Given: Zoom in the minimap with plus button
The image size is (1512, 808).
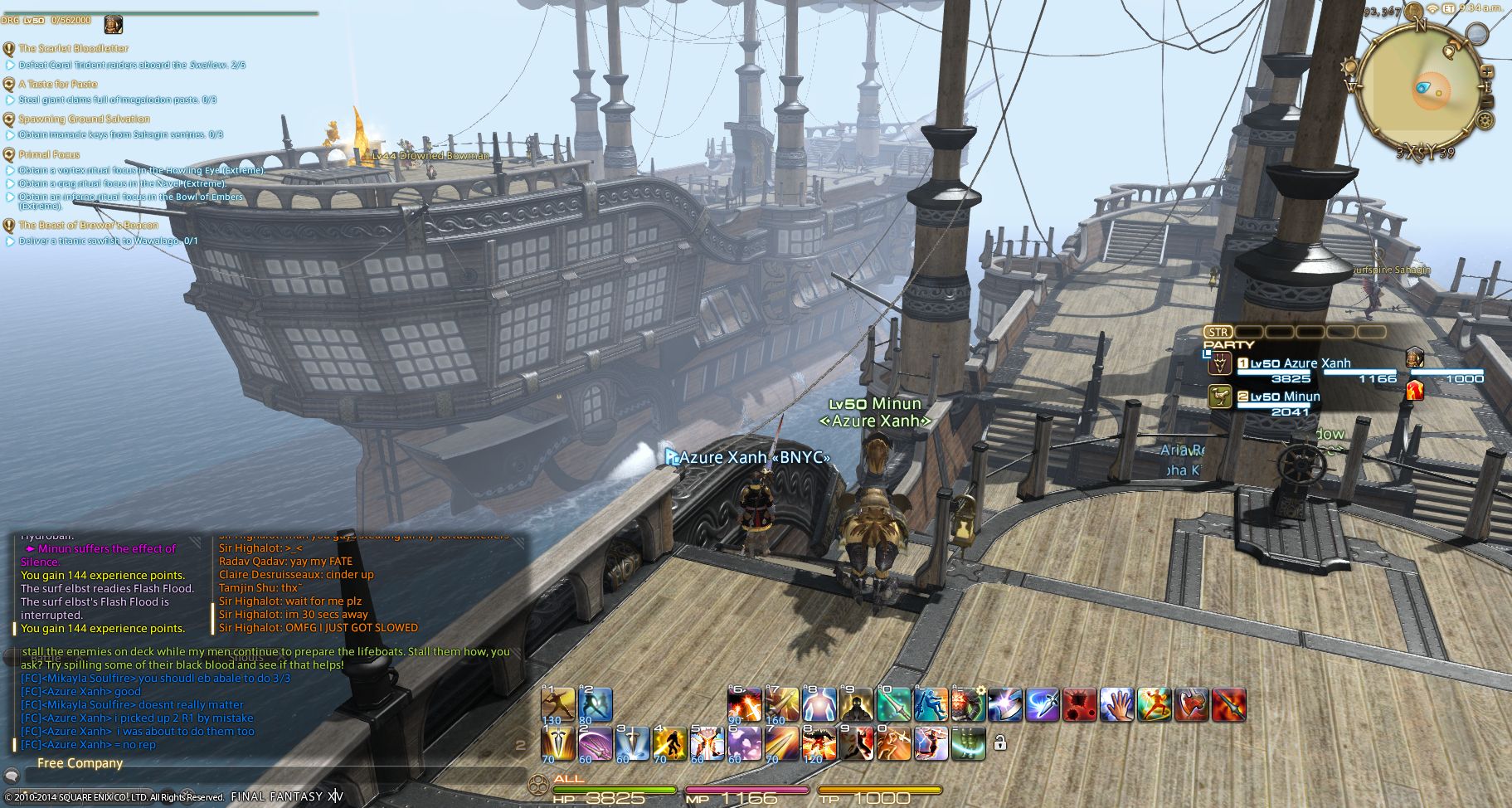Looking at the screenshot, I should click(1487, 72).
